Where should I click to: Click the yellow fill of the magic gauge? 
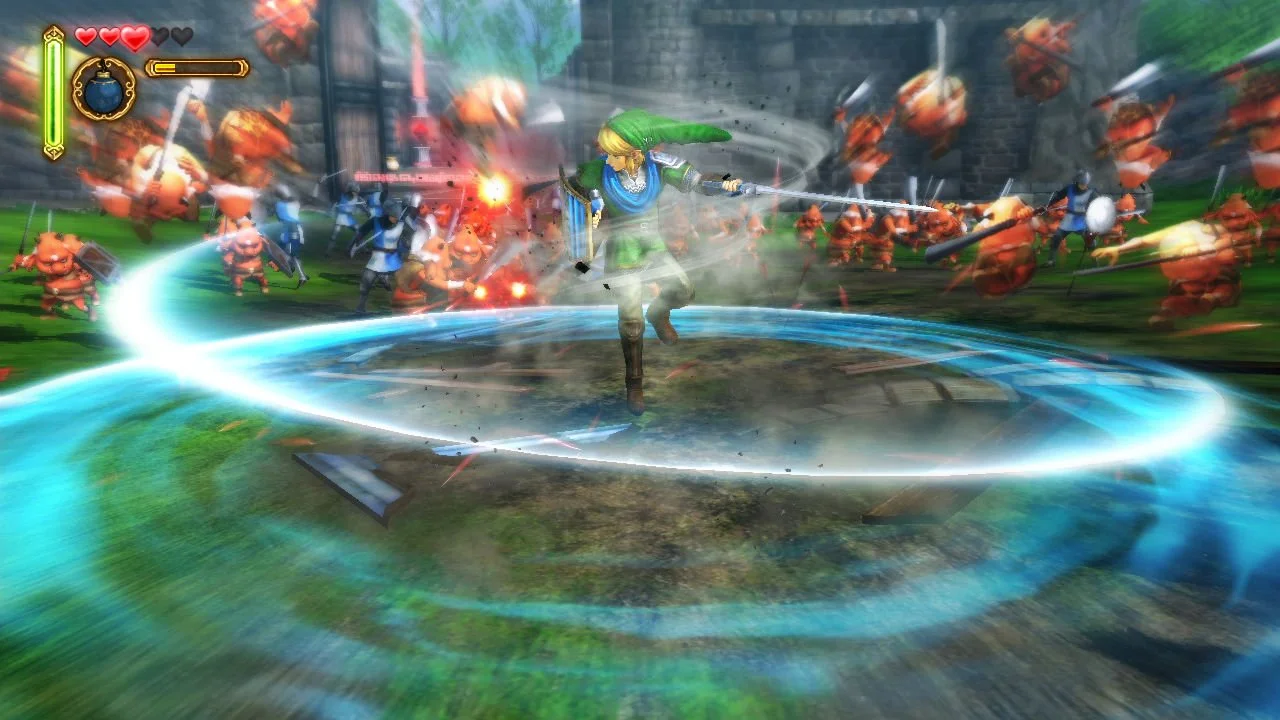point(165,68)
